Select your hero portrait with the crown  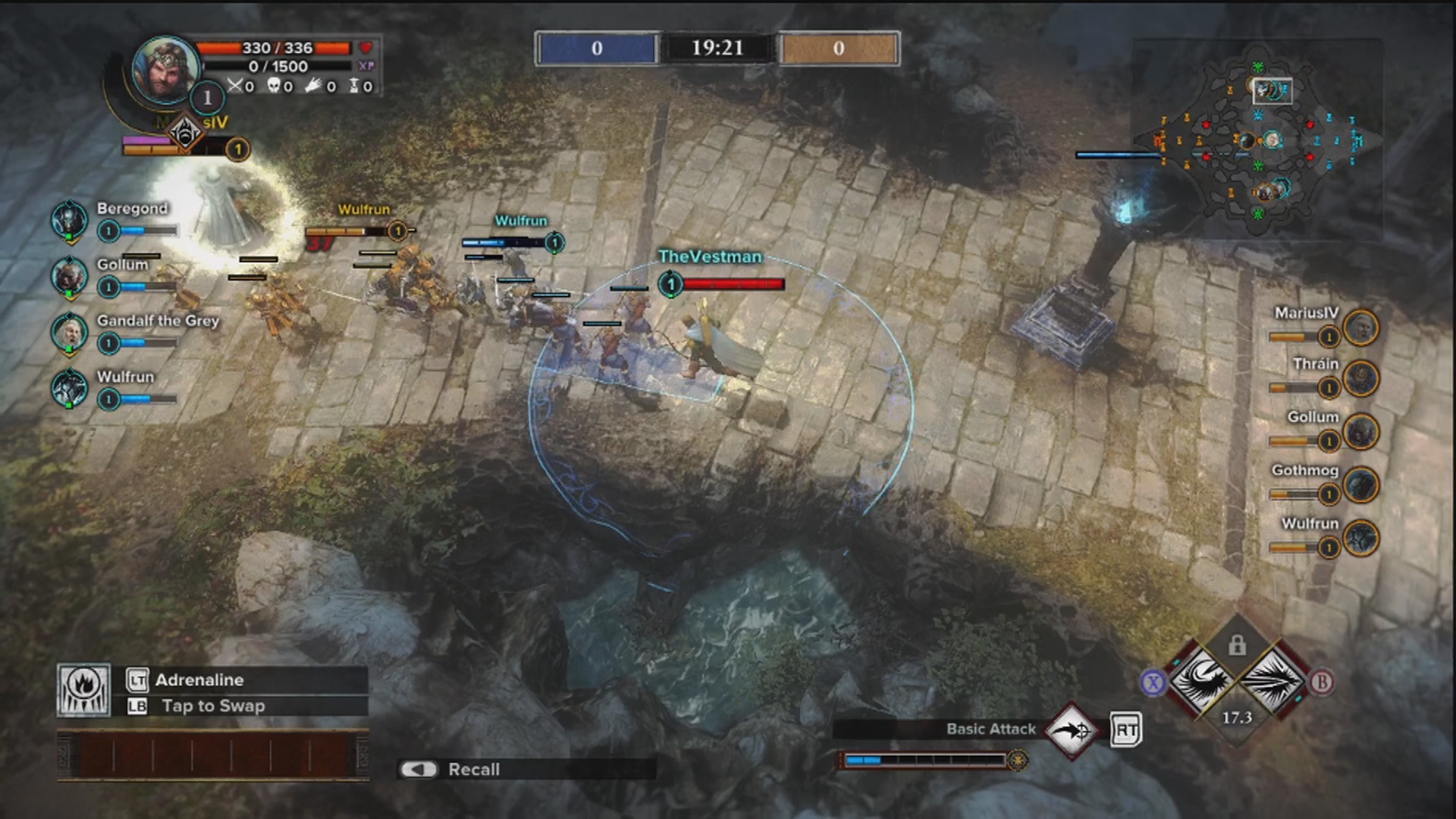165,70
